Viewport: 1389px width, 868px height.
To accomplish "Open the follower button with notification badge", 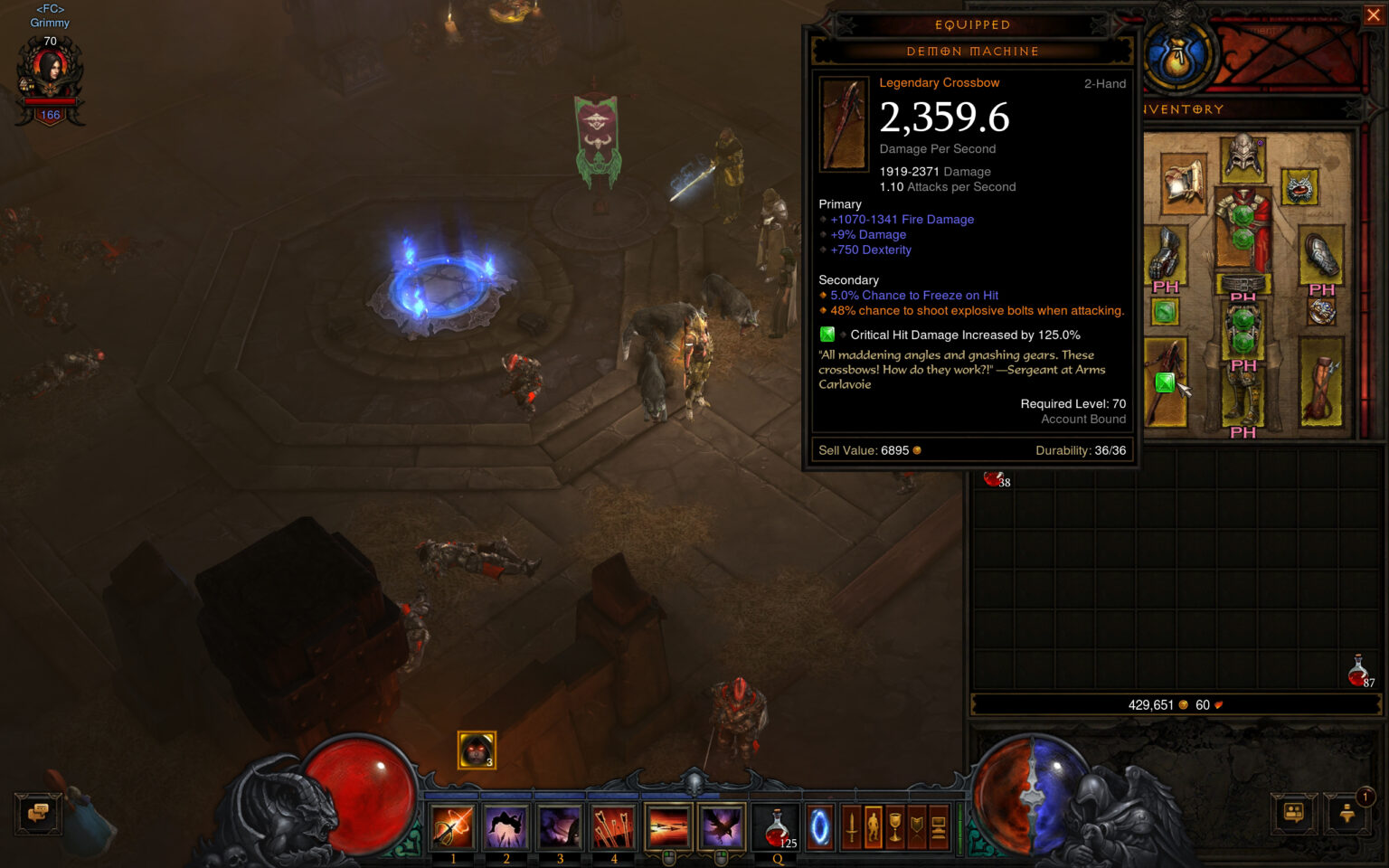I will point(1346,816).
